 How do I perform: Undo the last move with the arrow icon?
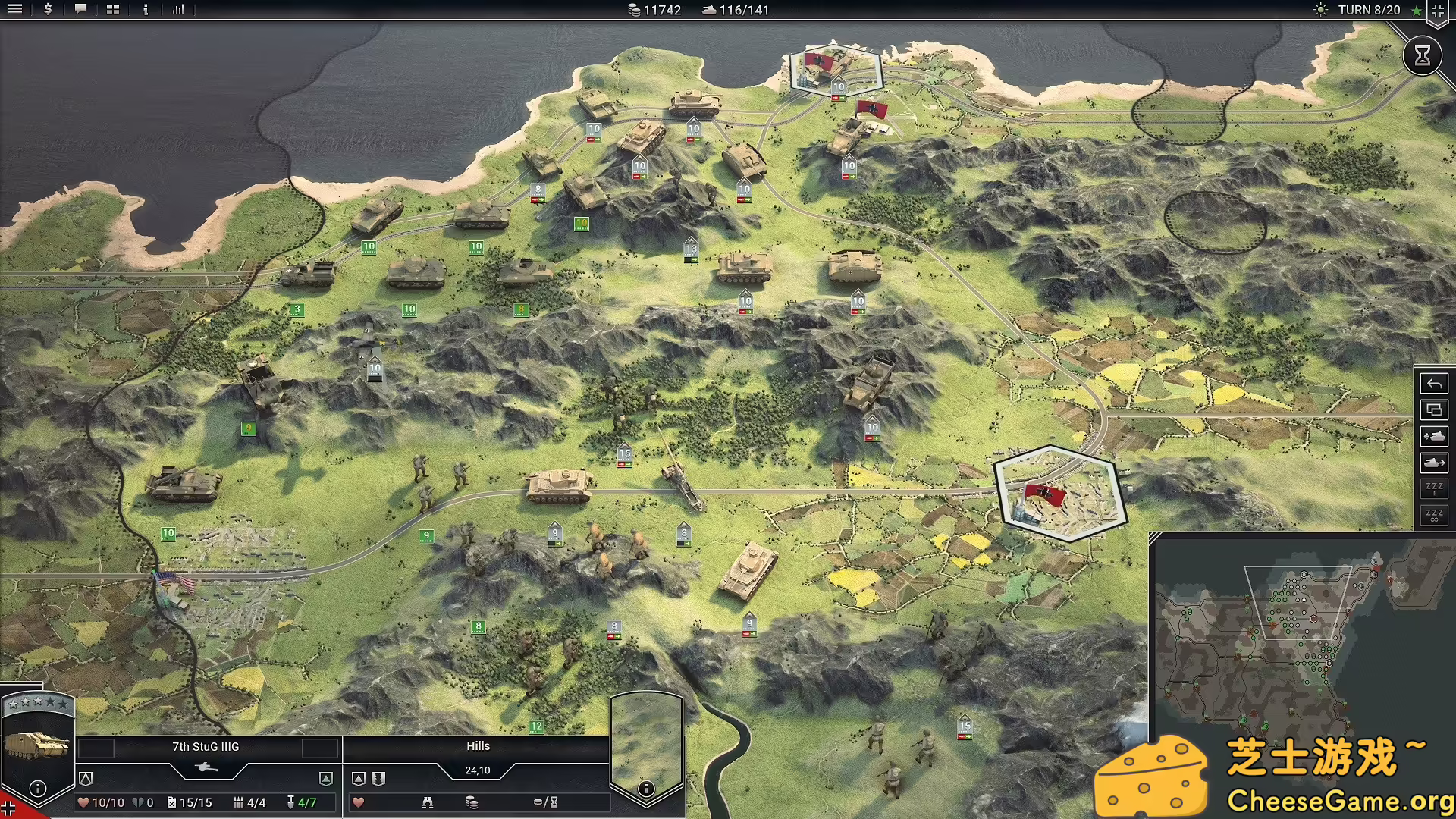click(x=1434, y=384)
